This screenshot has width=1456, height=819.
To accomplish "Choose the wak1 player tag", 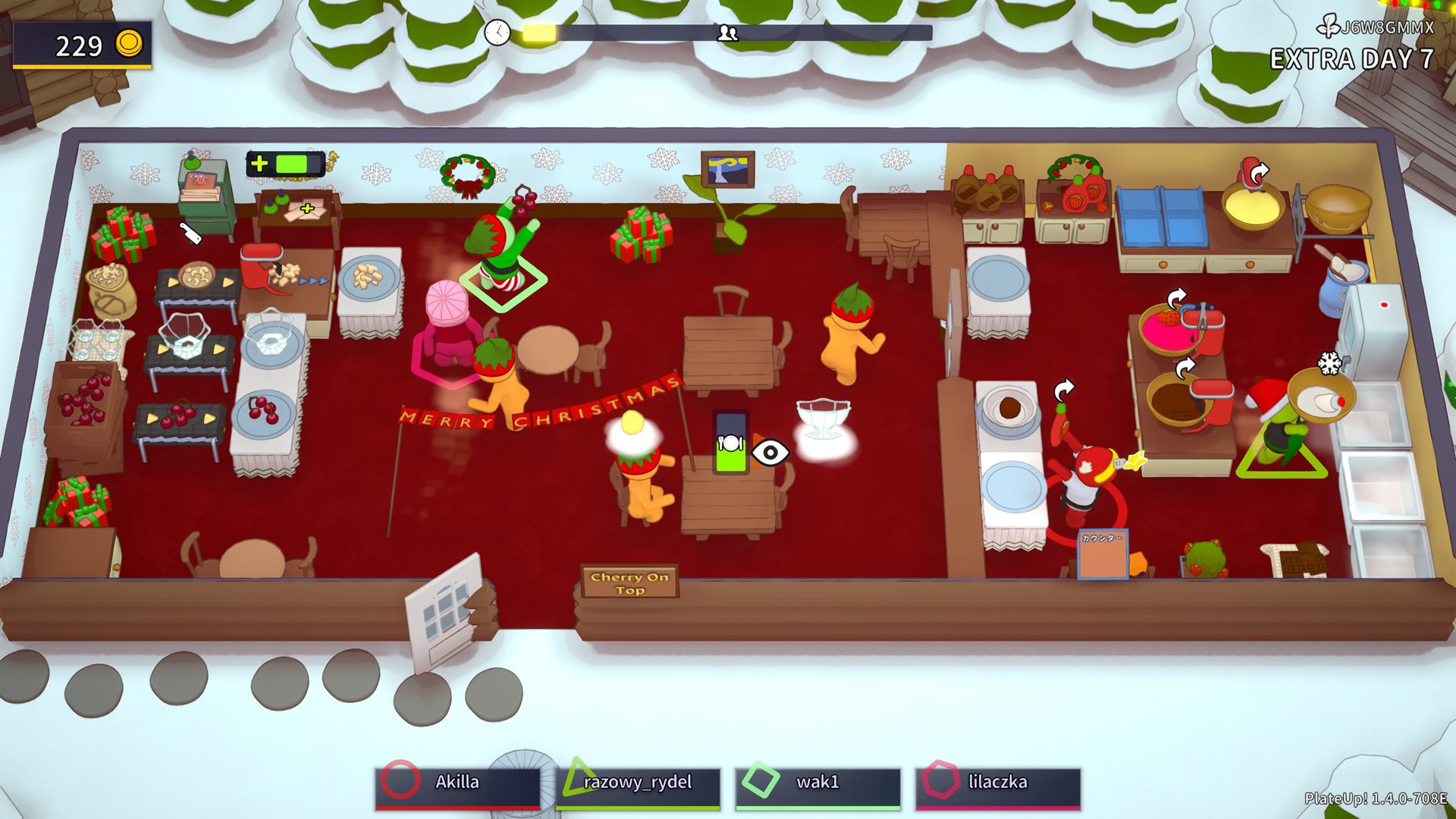I will pos(817,783).
